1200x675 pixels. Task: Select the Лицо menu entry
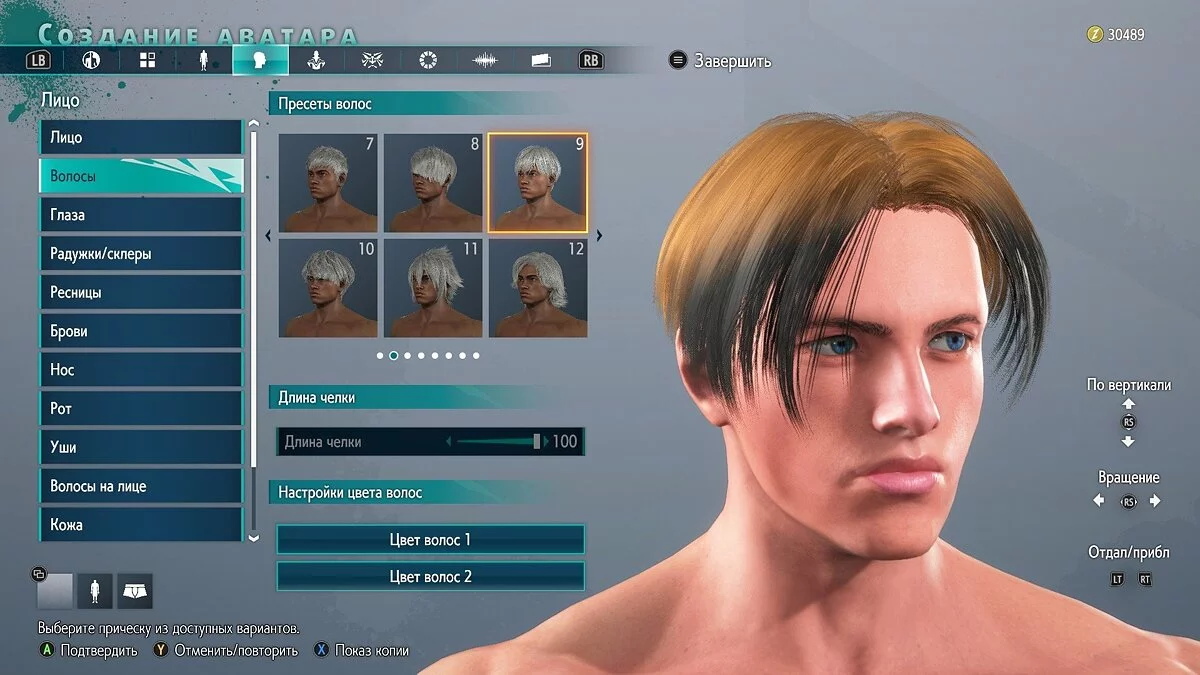[x=140, y=137]
